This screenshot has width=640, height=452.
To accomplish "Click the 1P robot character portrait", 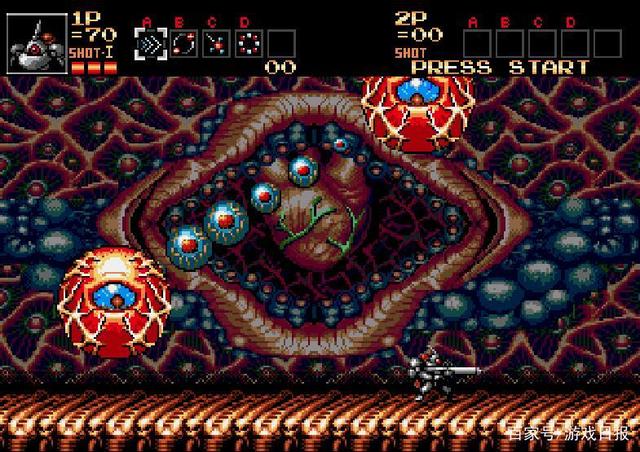I will coord(33,44).
